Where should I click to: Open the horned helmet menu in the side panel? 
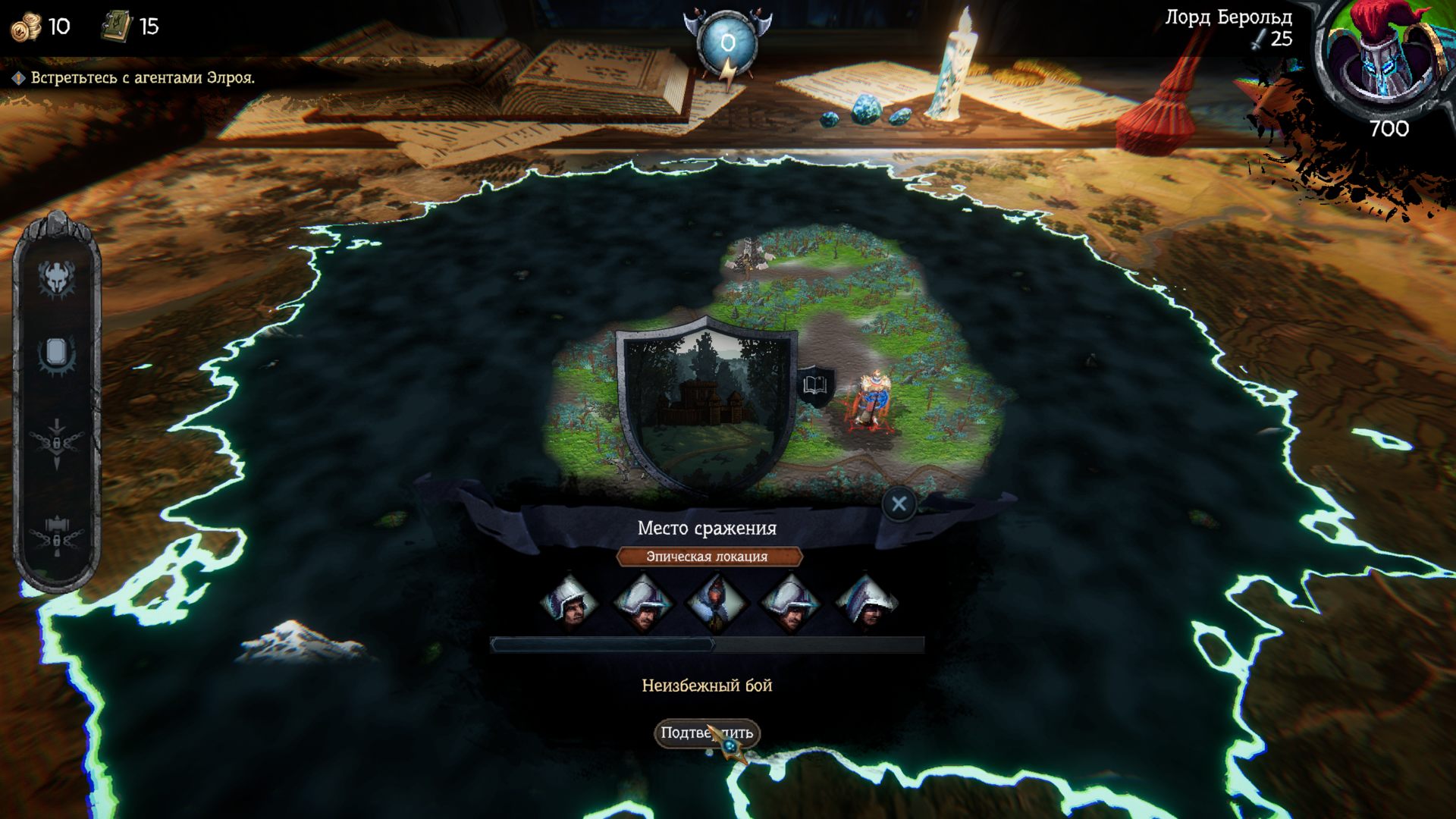pos(56,278)
